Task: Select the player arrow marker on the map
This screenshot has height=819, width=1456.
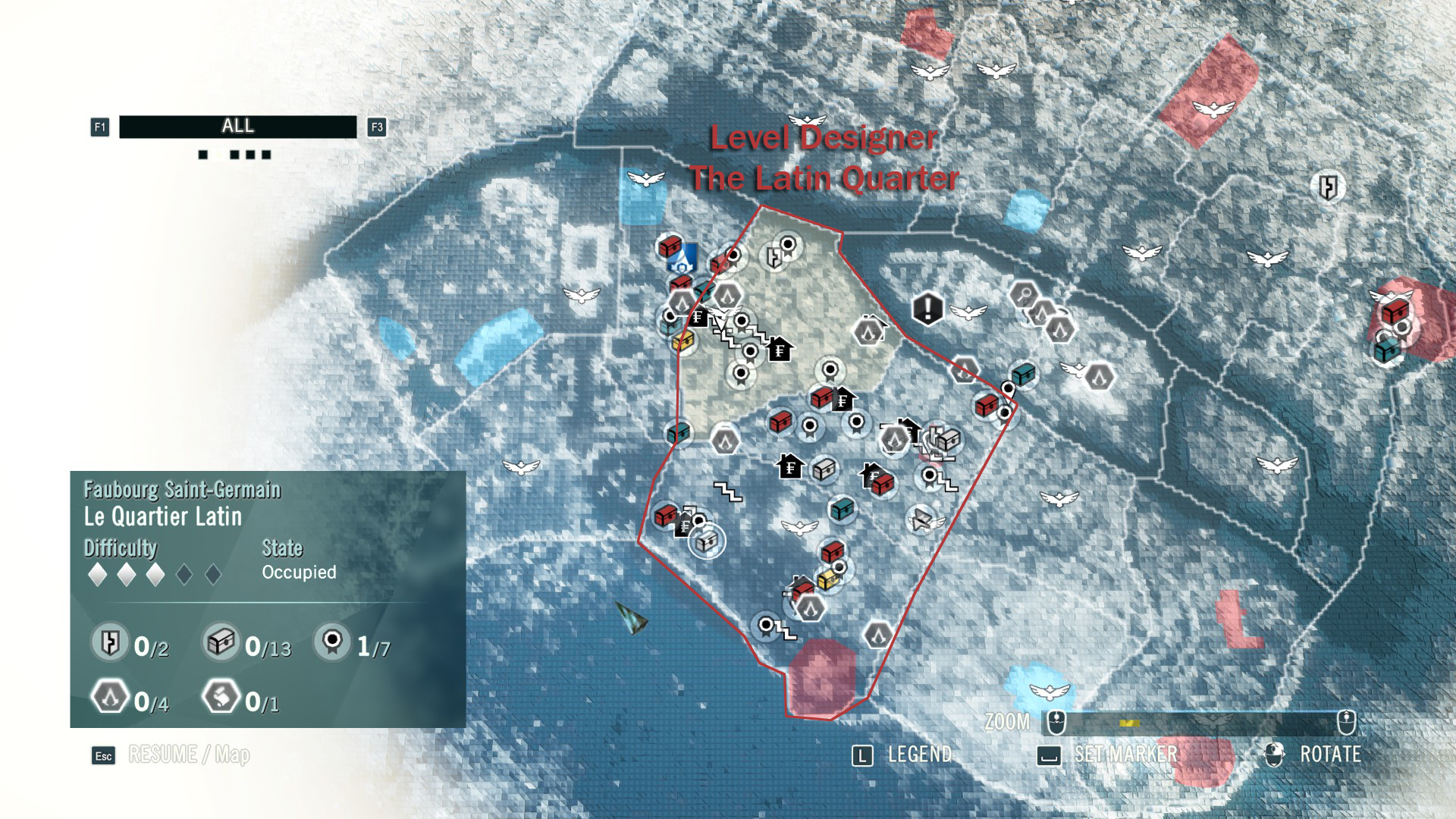Action: point(632,618)
